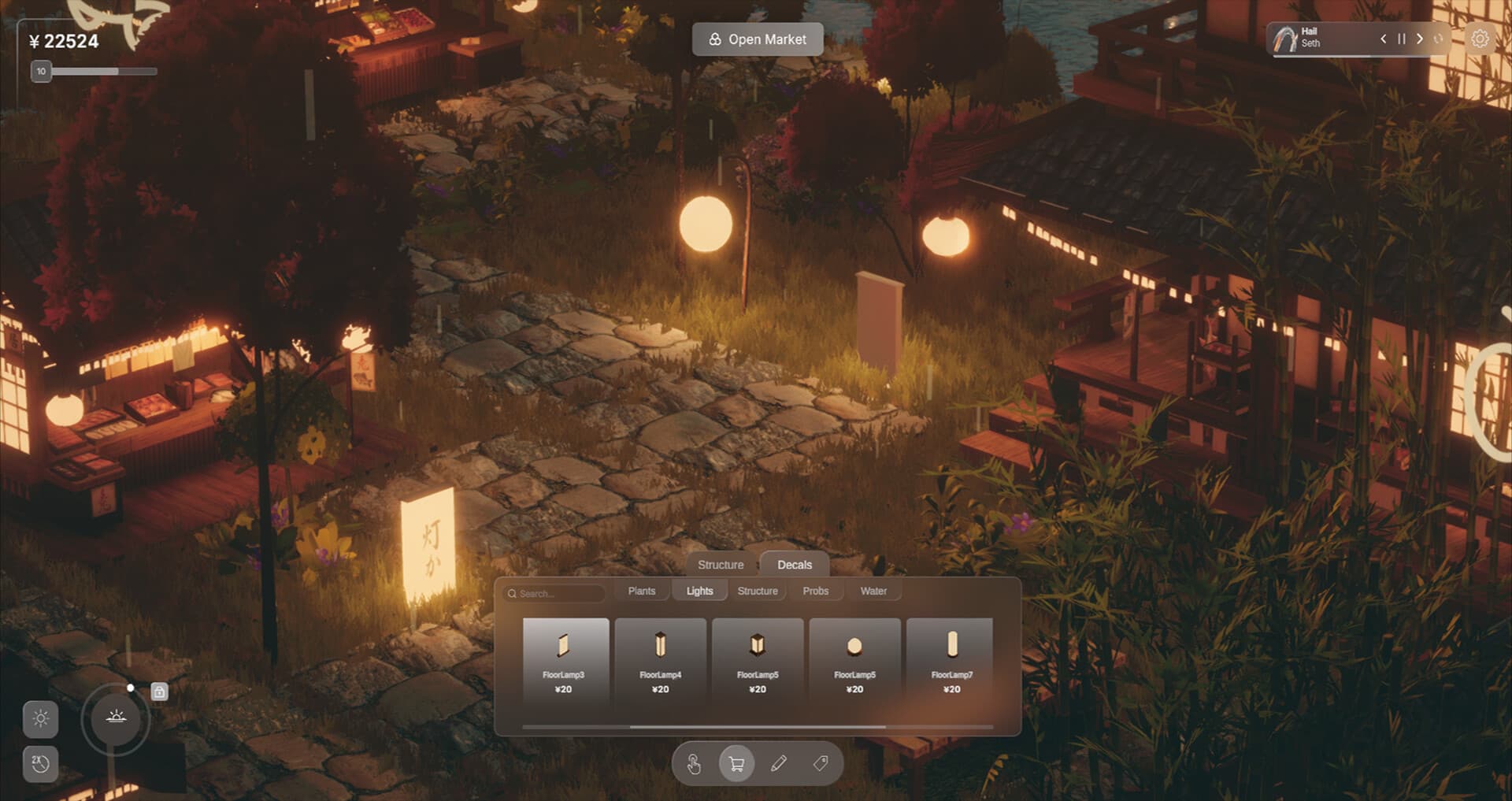This screenshot has height=801, width=1512.
Task: Click the brightness sun icon
Action: point(42,719)
